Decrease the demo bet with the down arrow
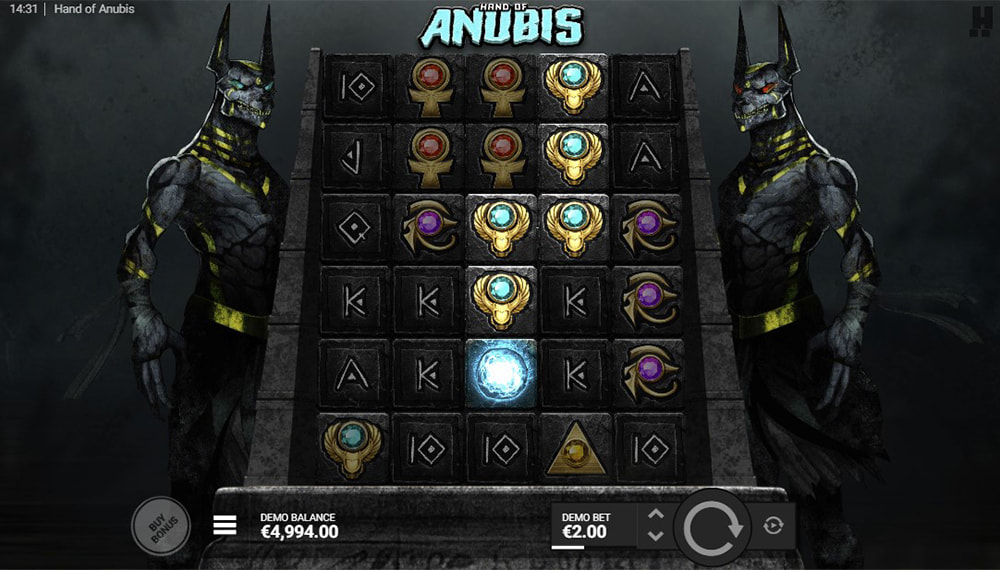The width and height of the screenshot is (1000, 570). pos(656,536)
